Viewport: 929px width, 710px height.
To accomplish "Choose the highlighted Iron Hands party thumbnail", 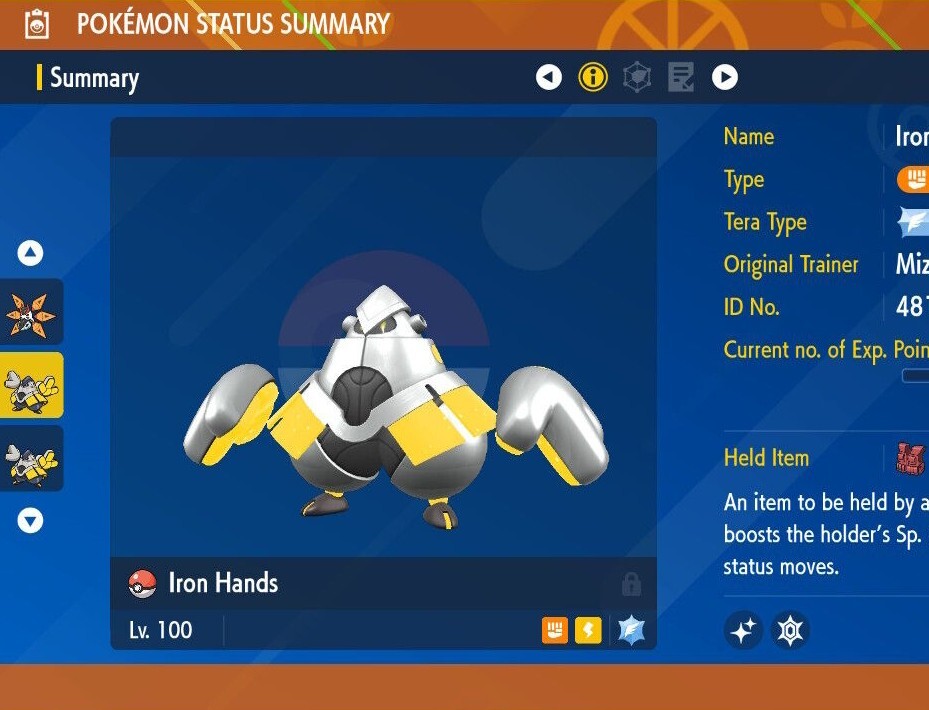I will point(31,385).
